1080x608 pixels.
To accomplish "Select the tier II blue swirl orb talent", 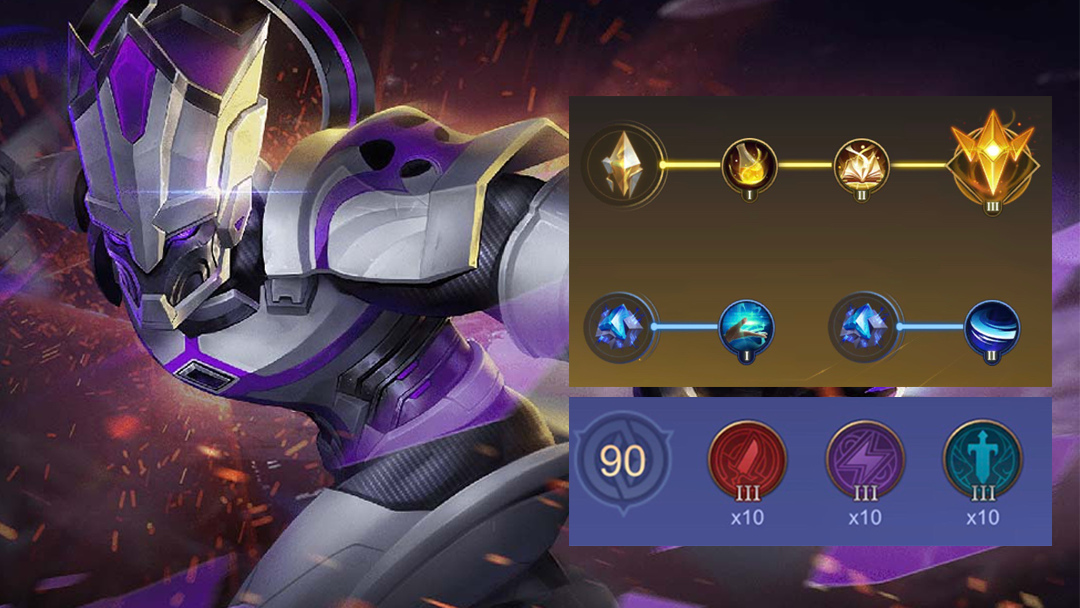I will click(992, 326).
